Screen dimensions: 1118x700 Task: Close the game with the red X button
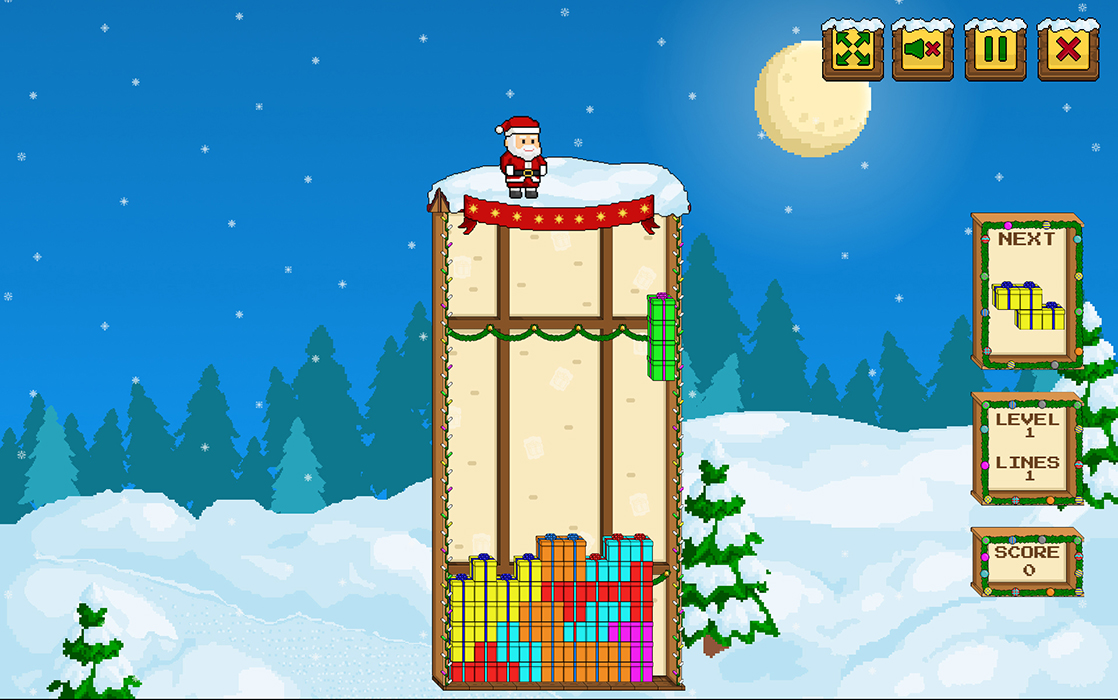click(1068, 49)
